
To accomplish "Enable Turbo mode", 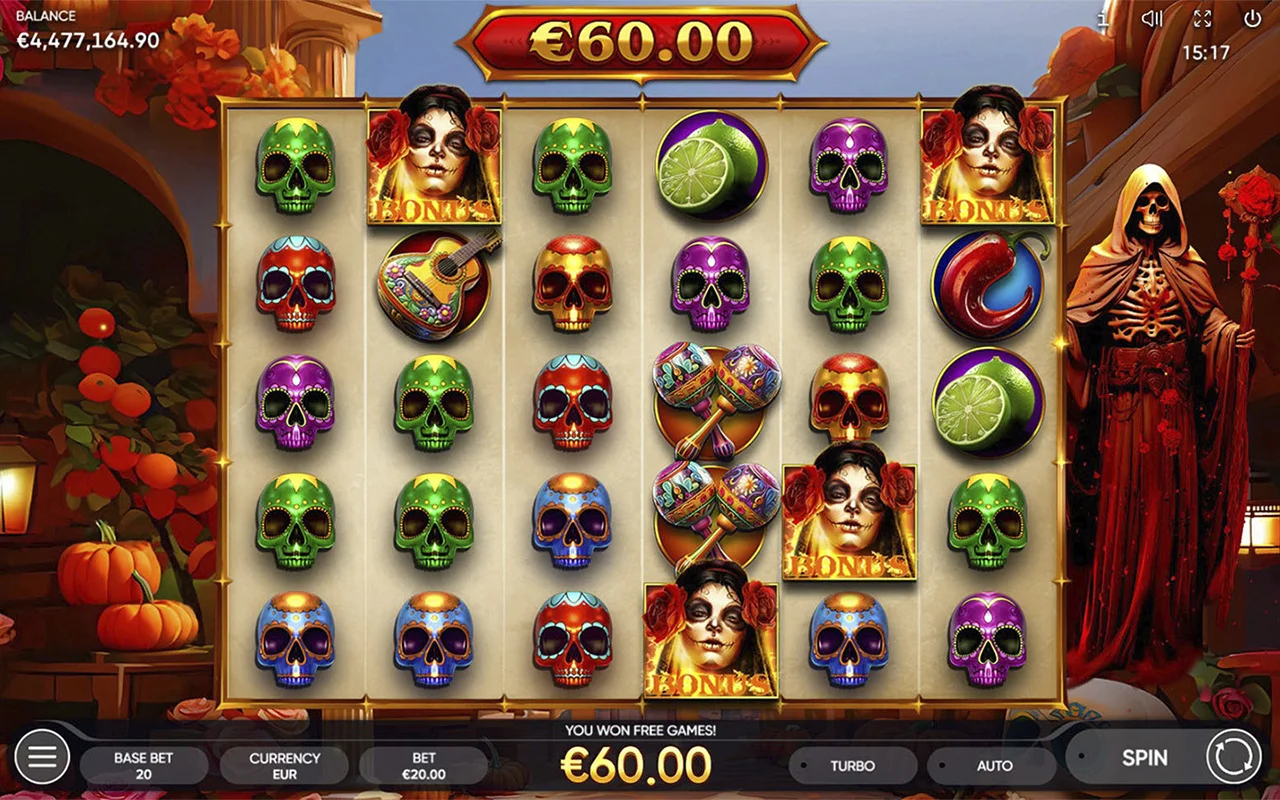I will coord(855,765).
